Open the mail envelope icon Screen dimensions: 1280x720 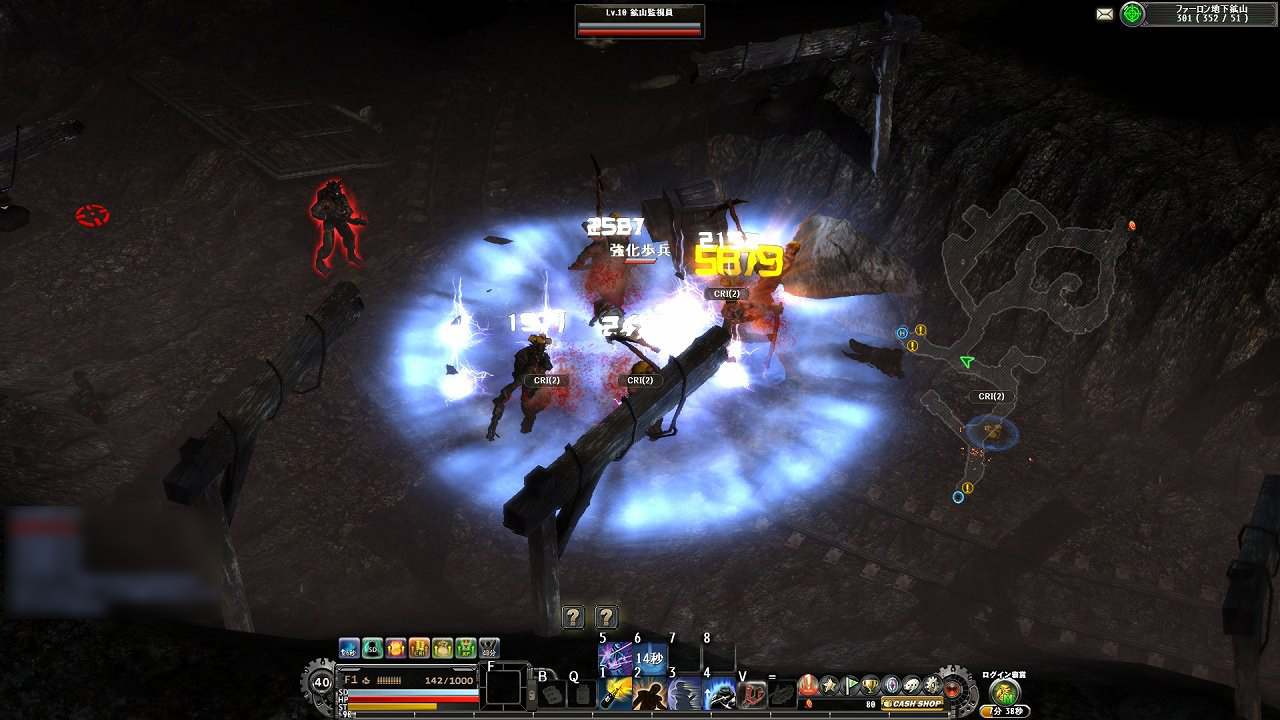click(x=1104, y=14)
